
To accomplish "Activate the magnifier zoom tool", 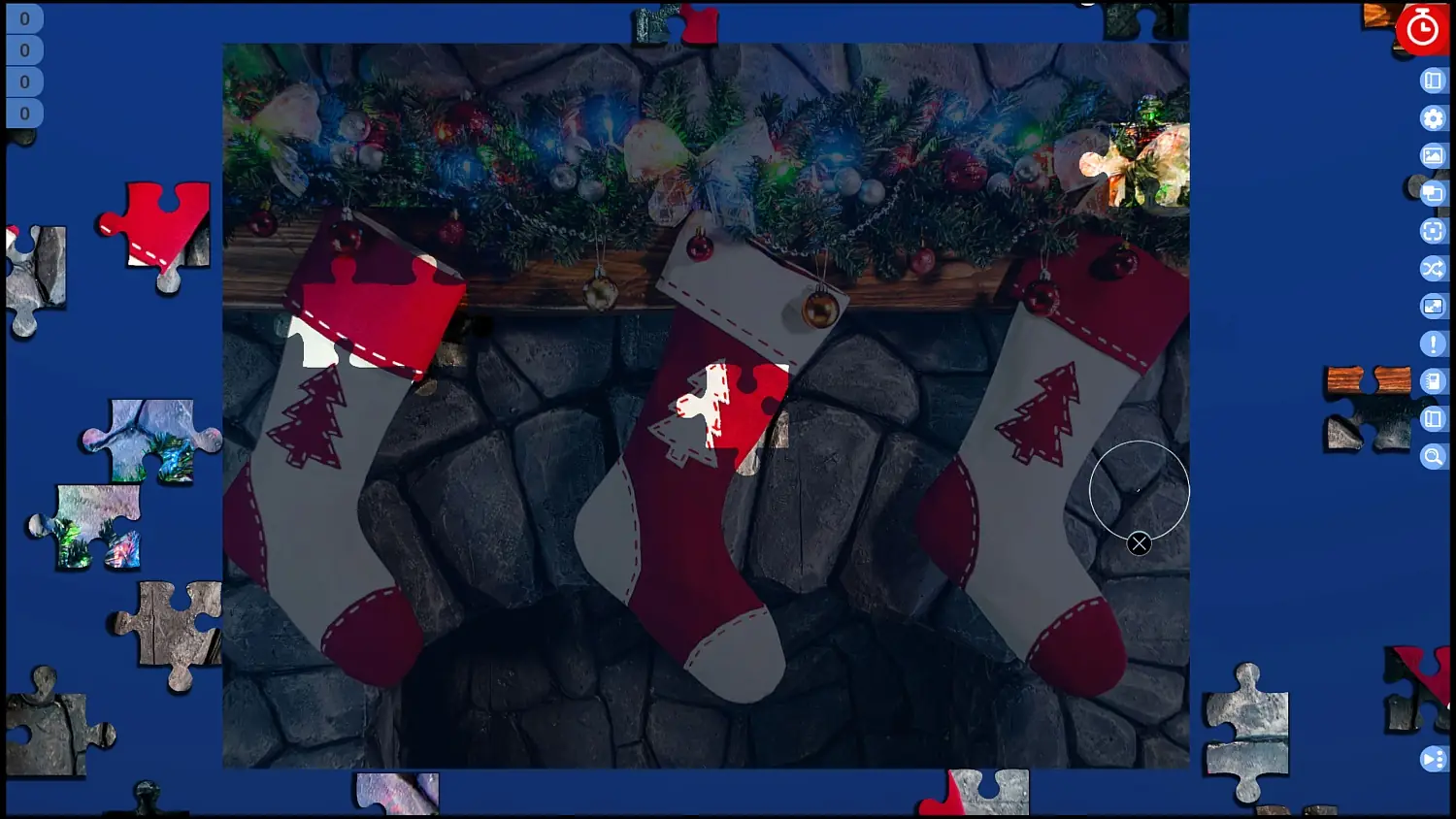I will pyautogui.click(x=1433, y=456).
